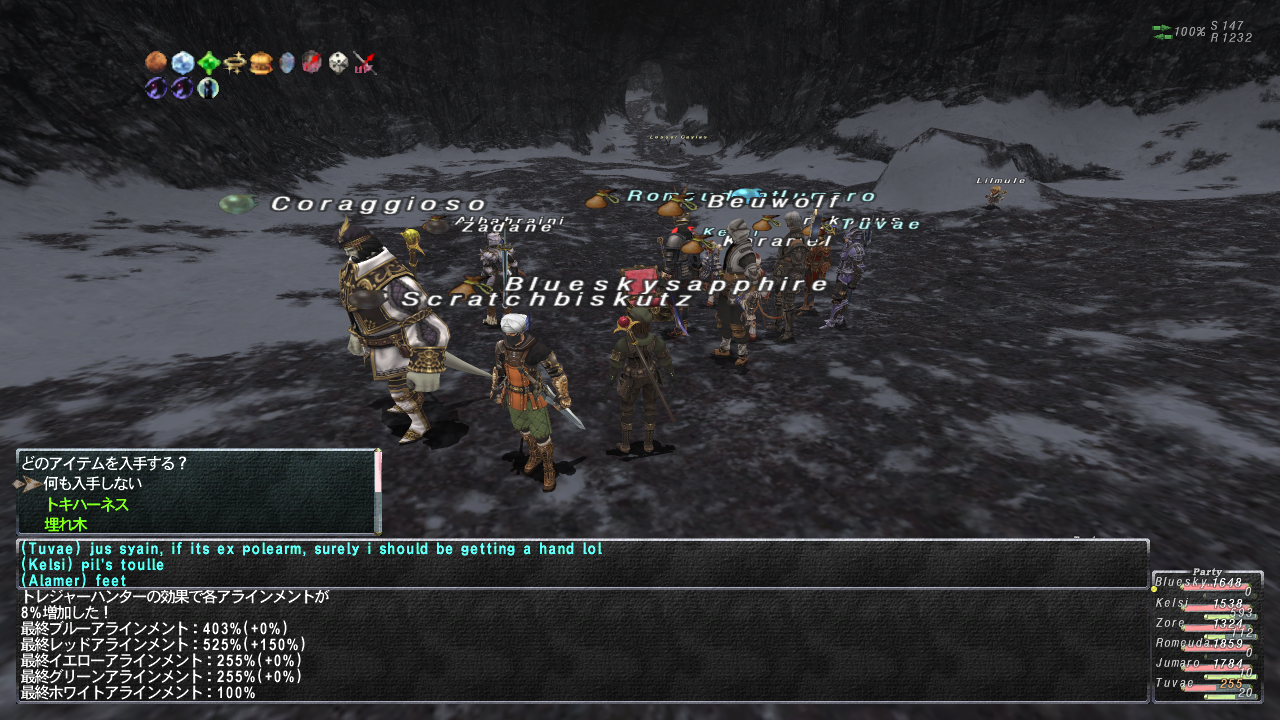Click the golden halo status icon
The height and width of the screenshot is (720, 1280).
point(235,64)
